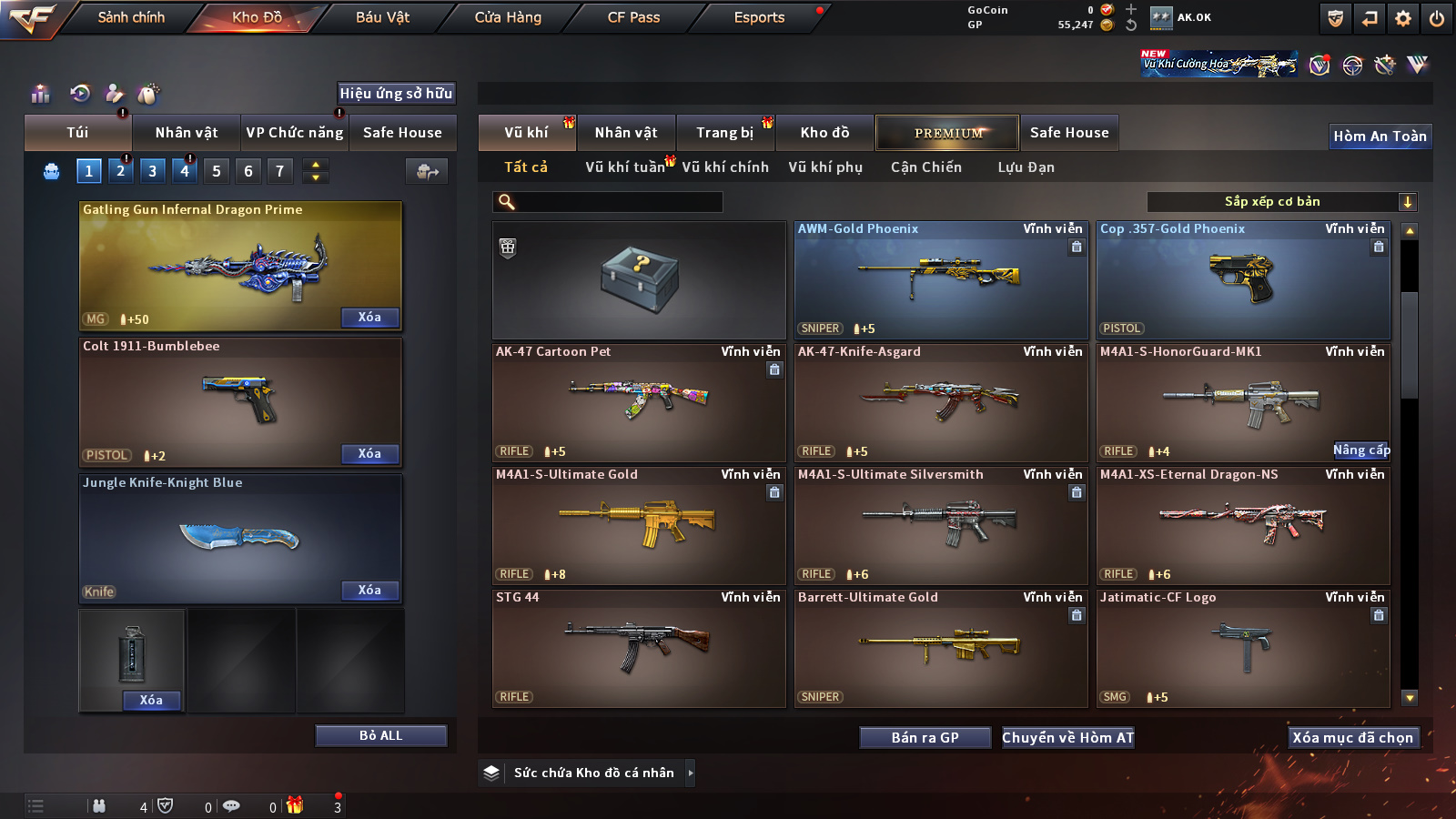Click Bỏ ALL to unequip everything
The image size is (1456, 819).
380,735
